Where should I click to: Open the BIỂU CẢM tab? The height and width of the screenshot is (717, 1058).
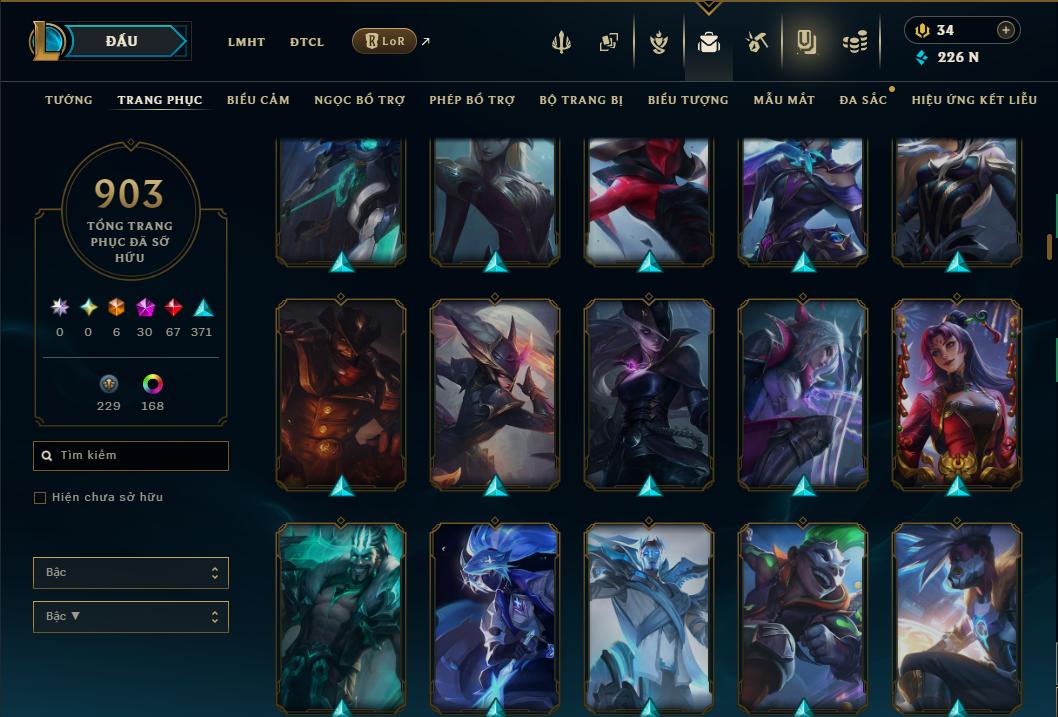pos(258,100)
